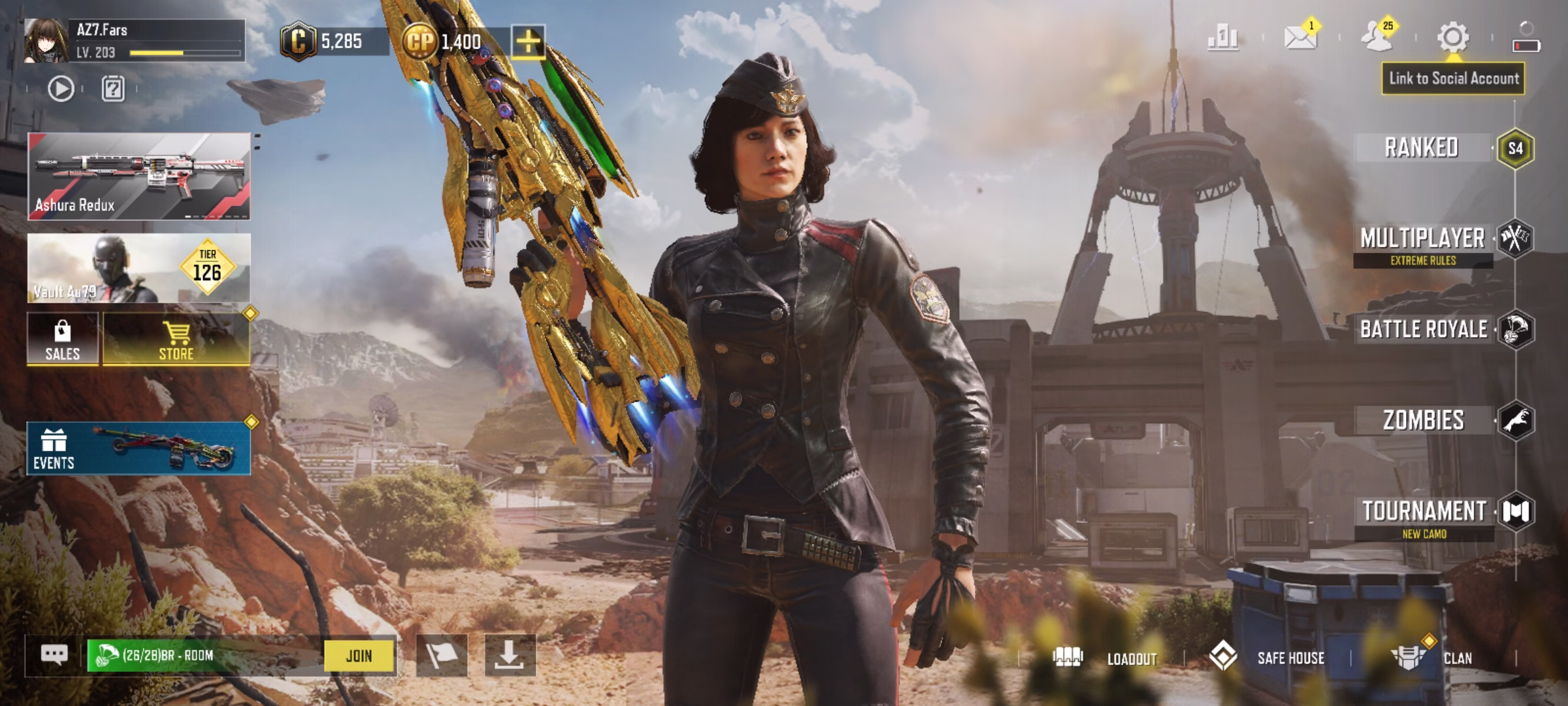Open the Loadout menu

(x=1105, y=658)
